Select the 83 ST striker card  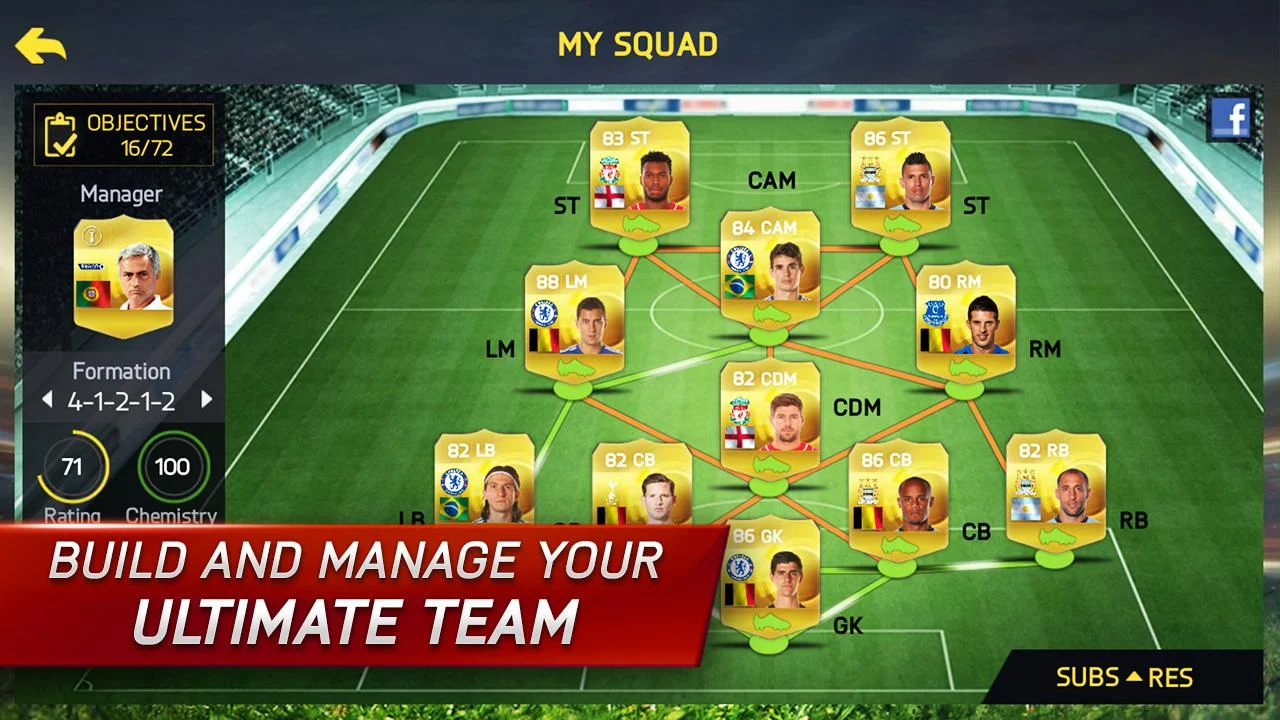tap(640, 175)
